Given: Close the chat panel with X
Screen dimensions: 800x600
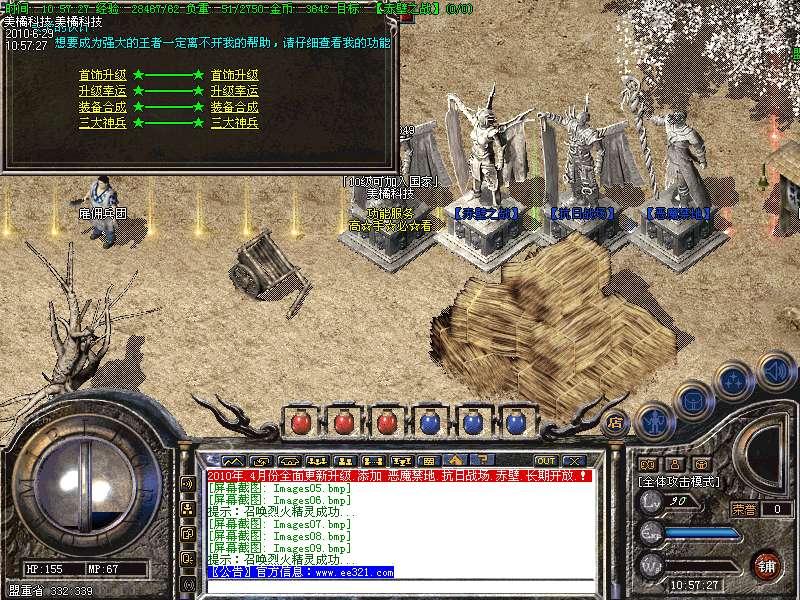Looking at the screenshot, I should 573,460.
